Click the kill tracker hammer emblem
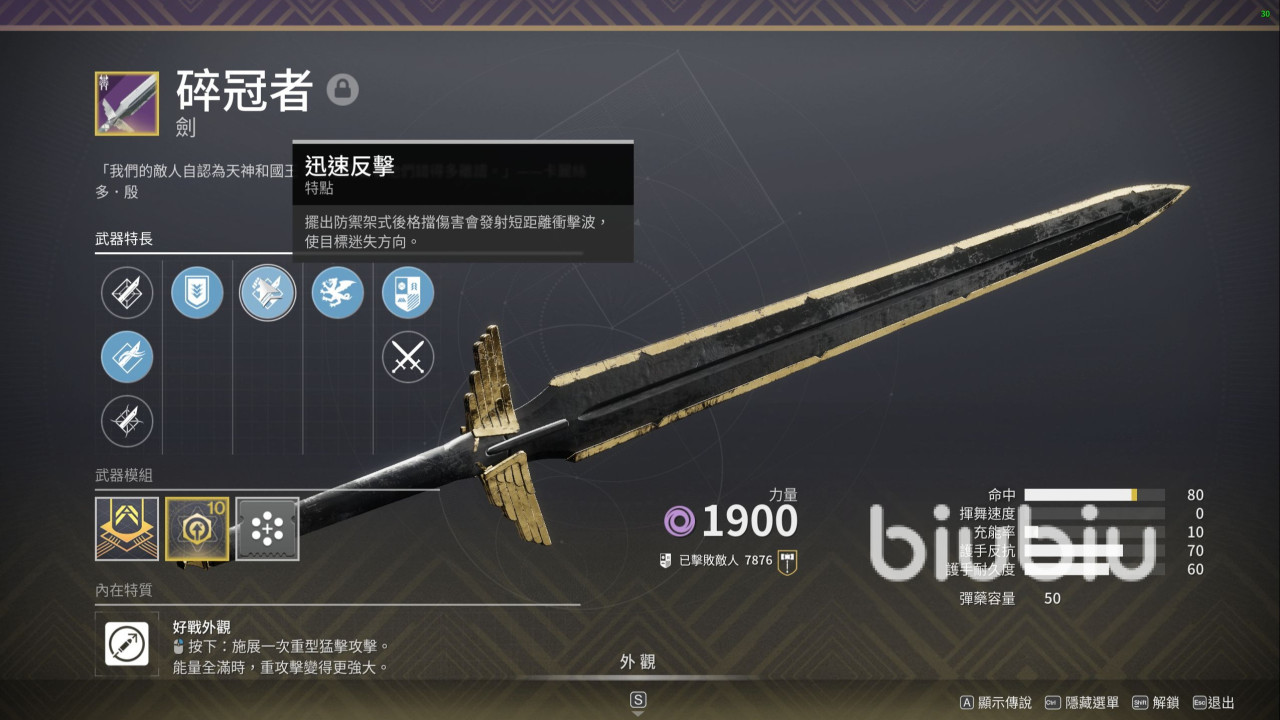1280x720 pixels. 787,561
